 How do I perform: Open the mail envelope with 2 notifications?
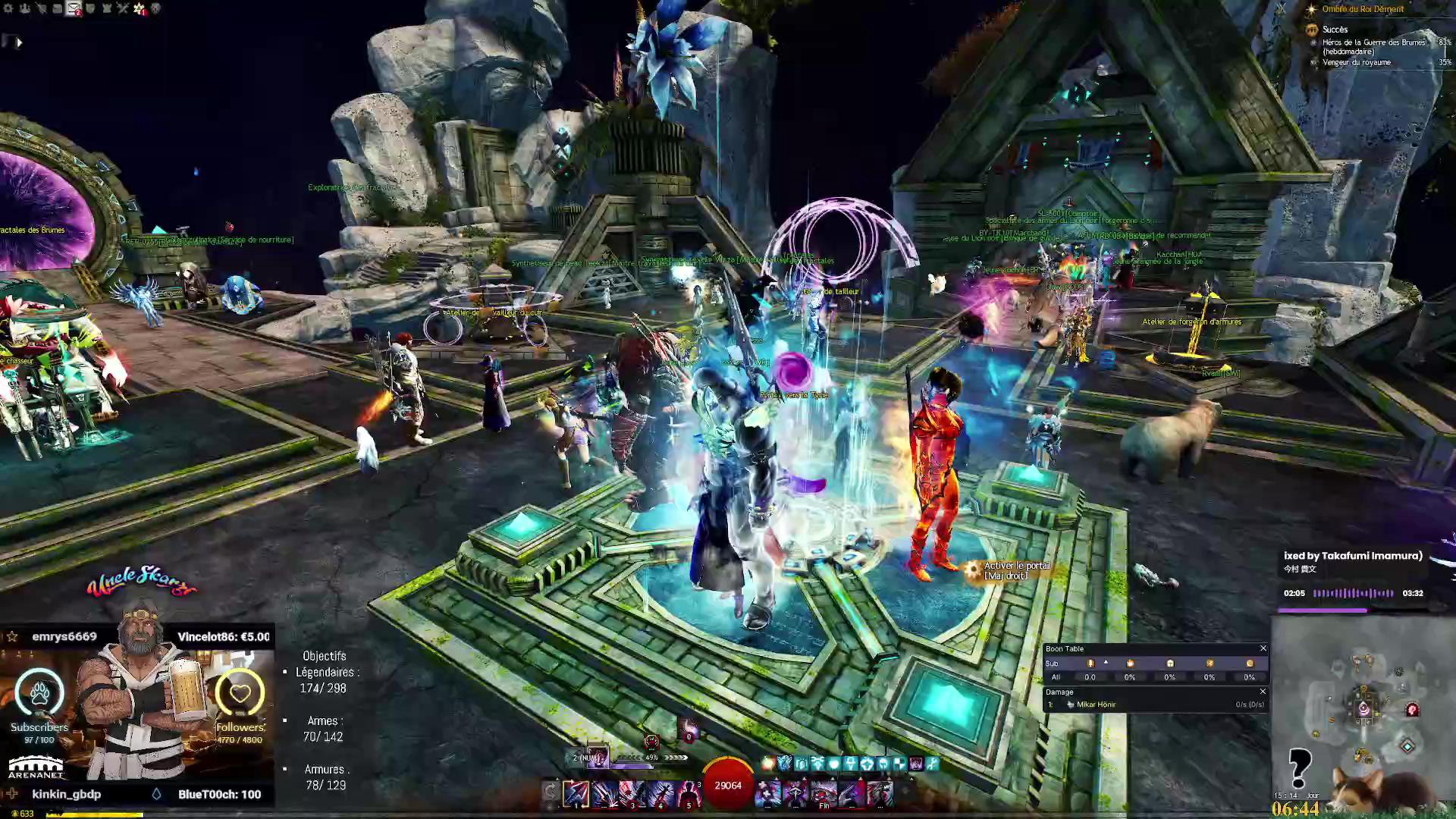[74, 8]
